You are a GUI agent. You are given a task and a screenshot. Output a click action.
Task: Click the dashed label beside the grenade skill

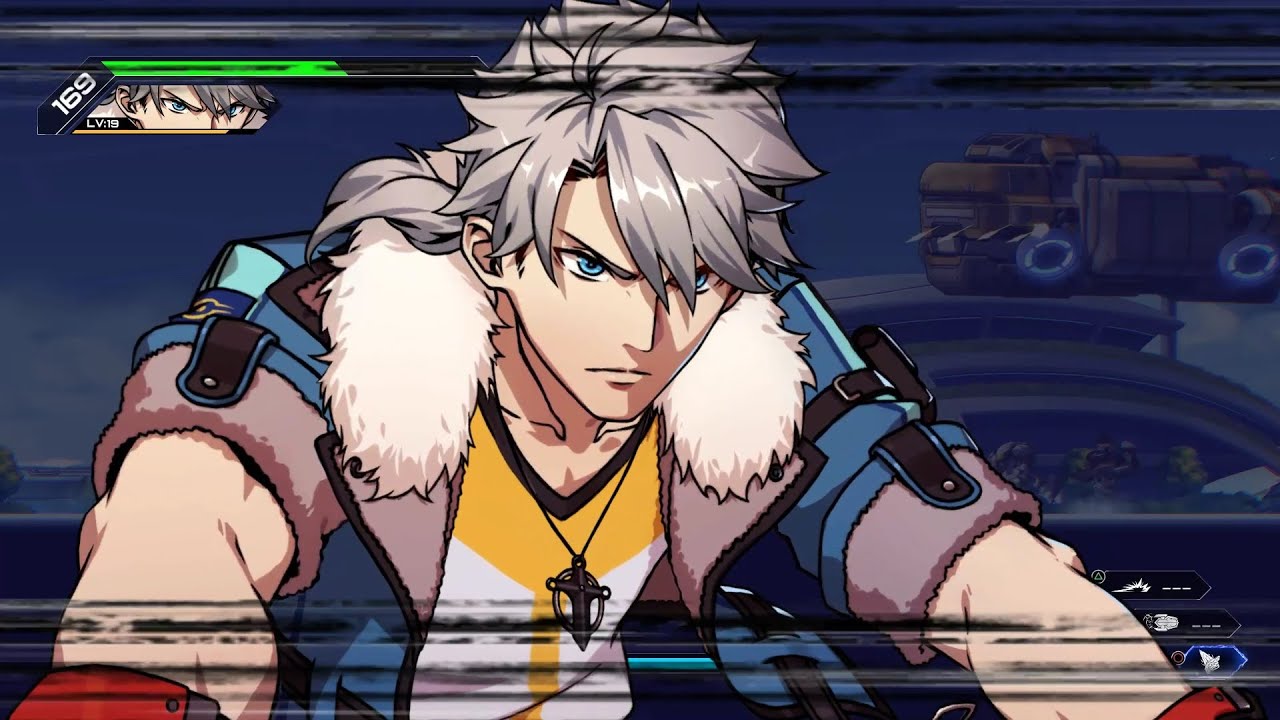point(1205,624)
